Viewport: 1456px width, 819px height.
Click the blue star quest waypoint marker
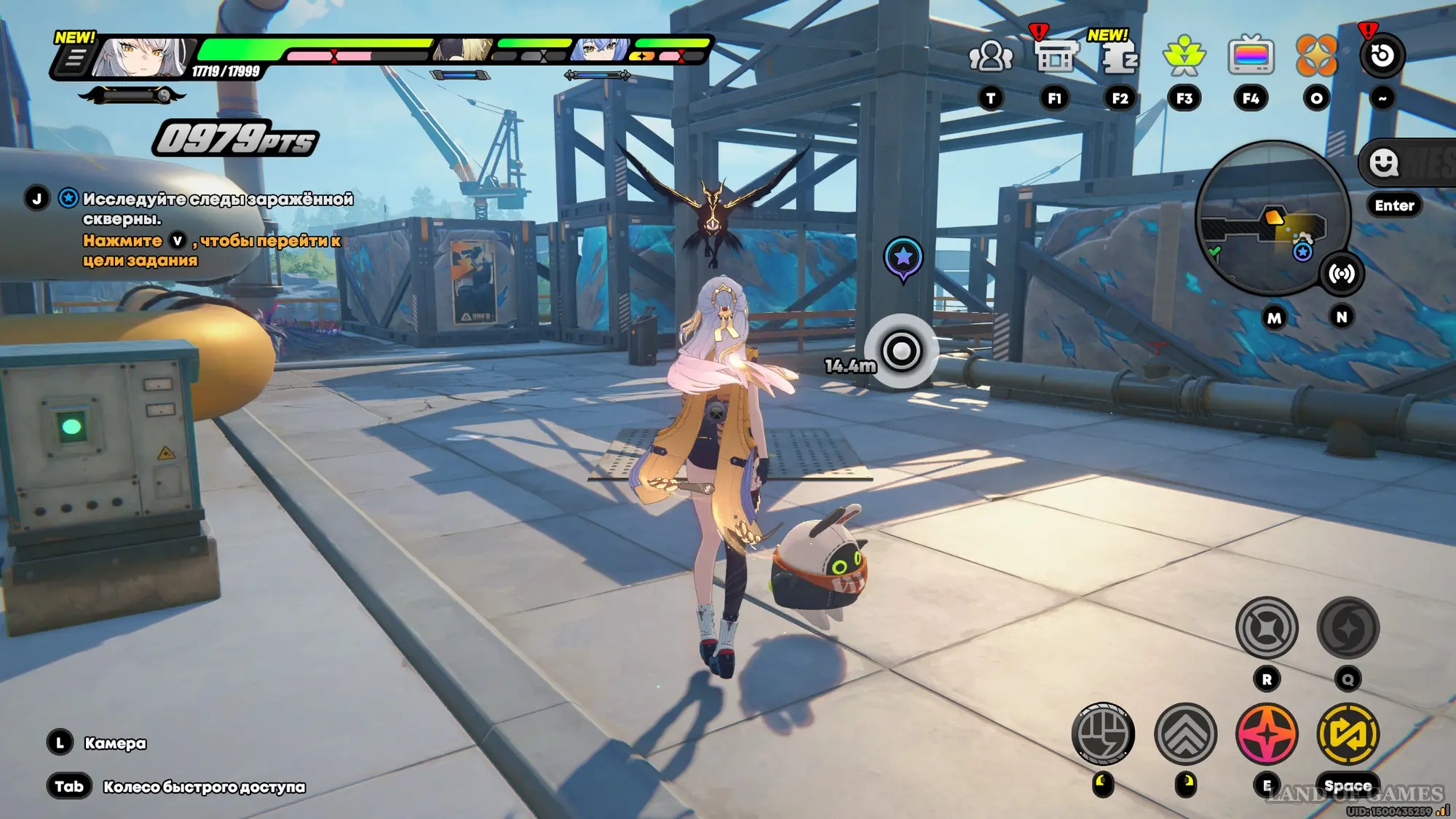(903, 258)
